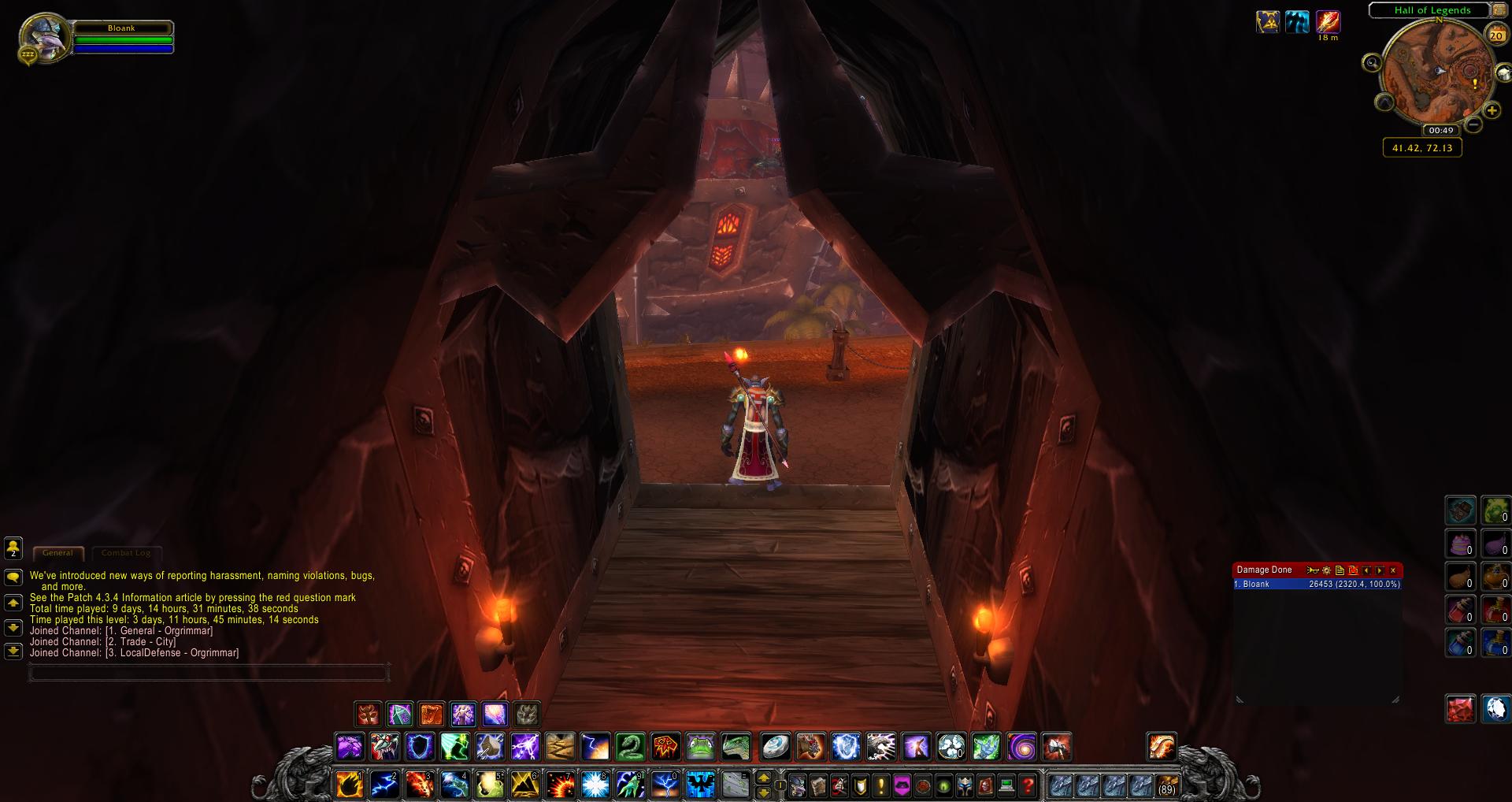Zoom in on the minimap
This screenshot has width=1512, height=802.
(x=1491, y=110)
